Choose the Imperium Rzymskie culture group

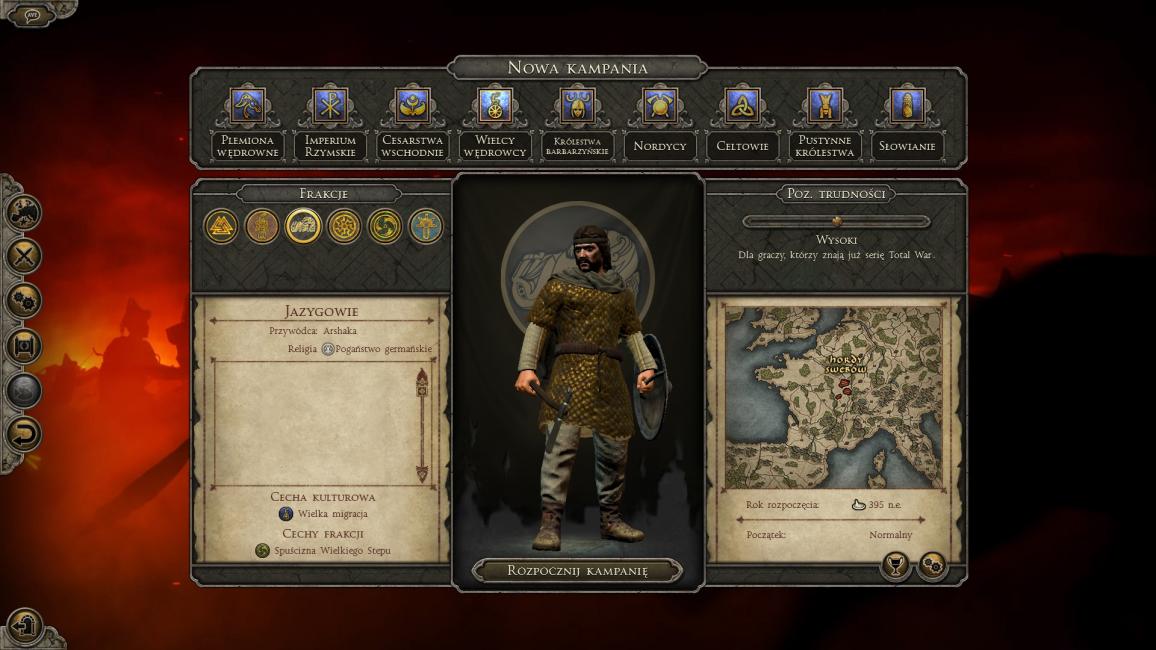click(x=330, y=105)
